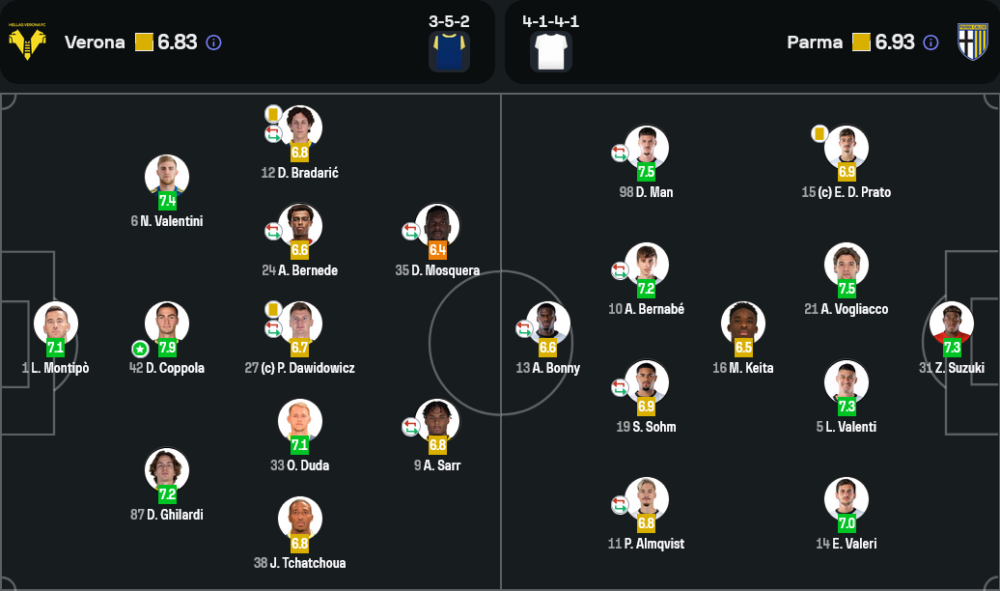
Task: View M. Keita's player details
Action: tap(744, 324)
